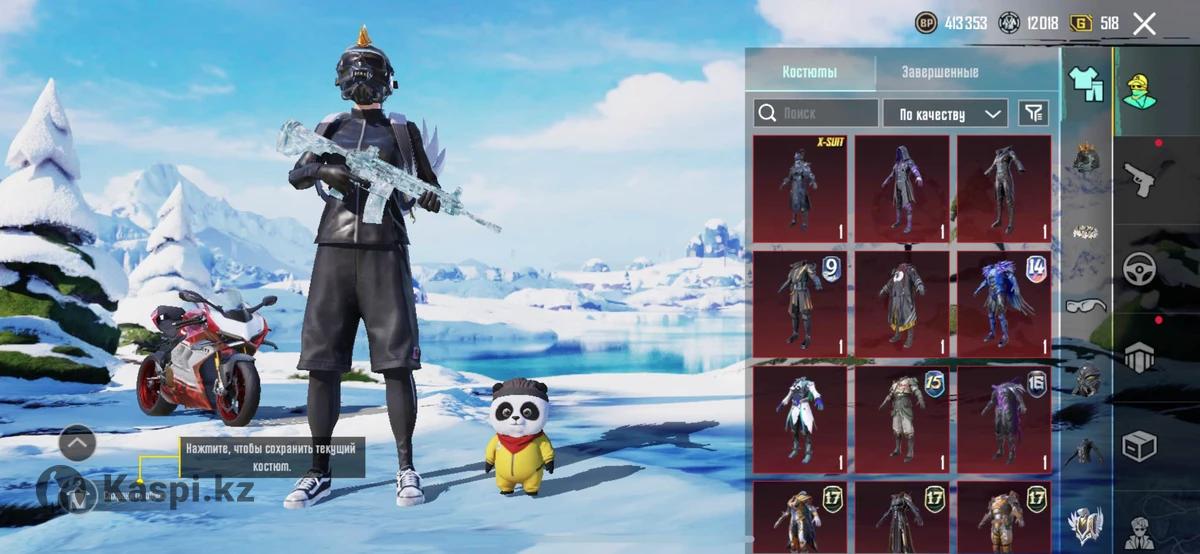The image size is (1200, 554).
Task: Pick the blue winged outfit with badge 14
Action: coord(1003,304)
